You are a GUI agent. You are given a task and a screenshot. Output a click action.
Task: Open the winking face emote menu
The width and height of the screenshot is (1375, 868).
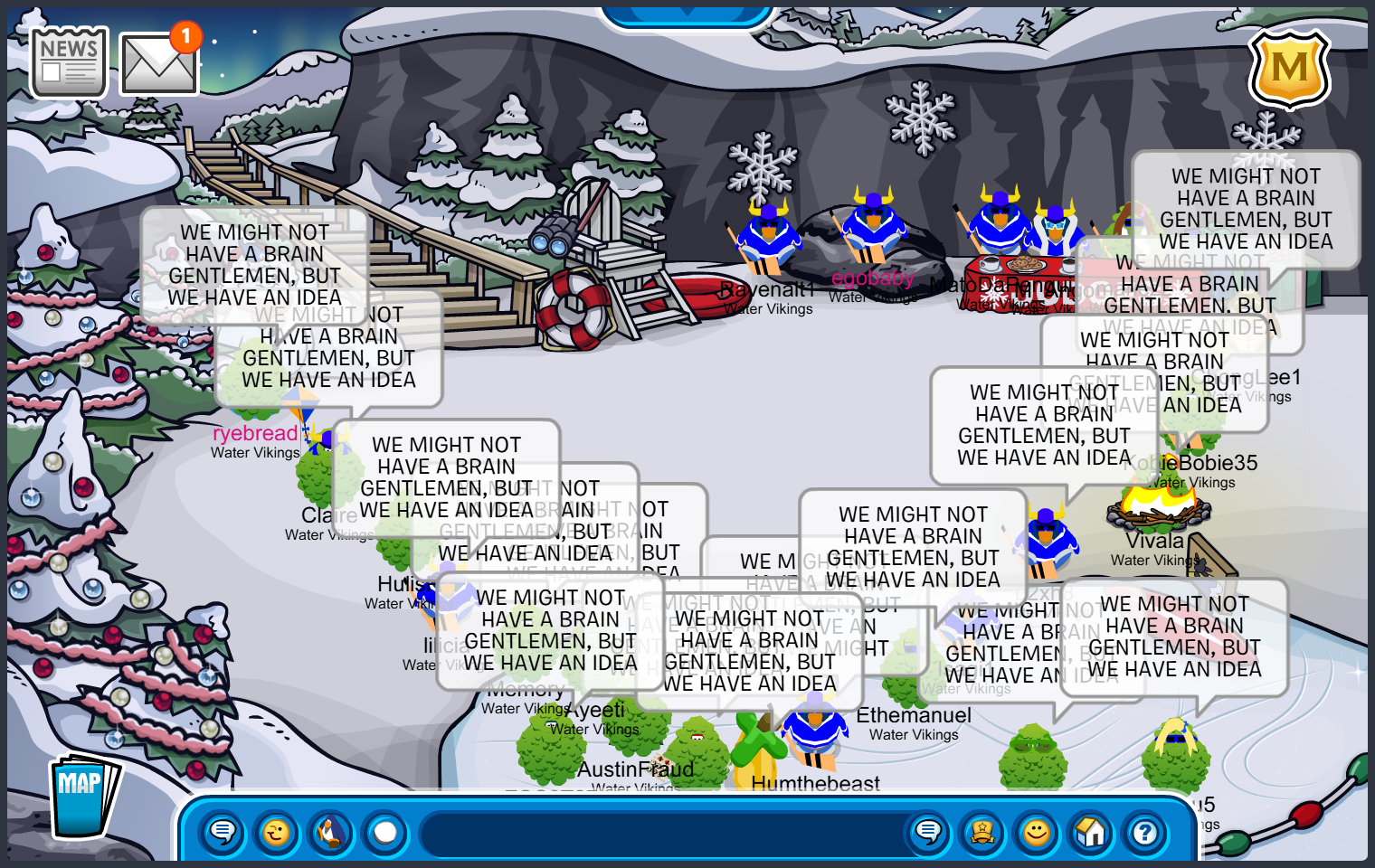[277, 832]
